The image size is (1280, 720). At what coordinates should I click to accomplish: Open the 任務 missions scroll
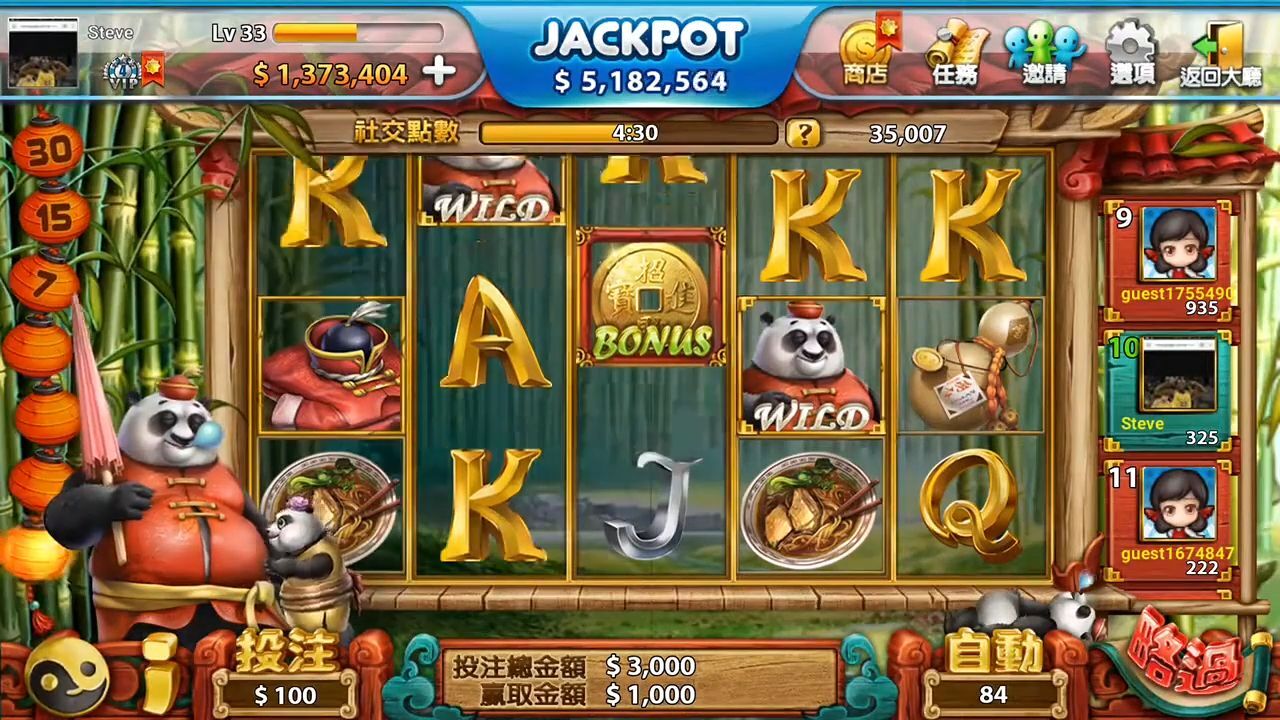(955, 54)
